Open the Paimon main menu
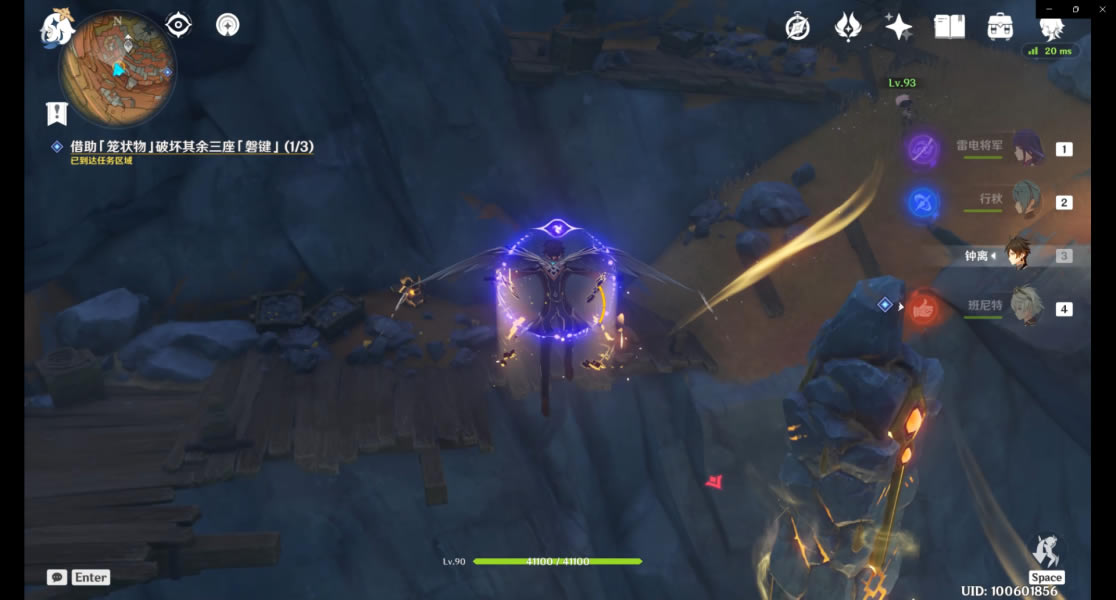The width and height of the screenshot is (1116, 600). click(57, 26)
